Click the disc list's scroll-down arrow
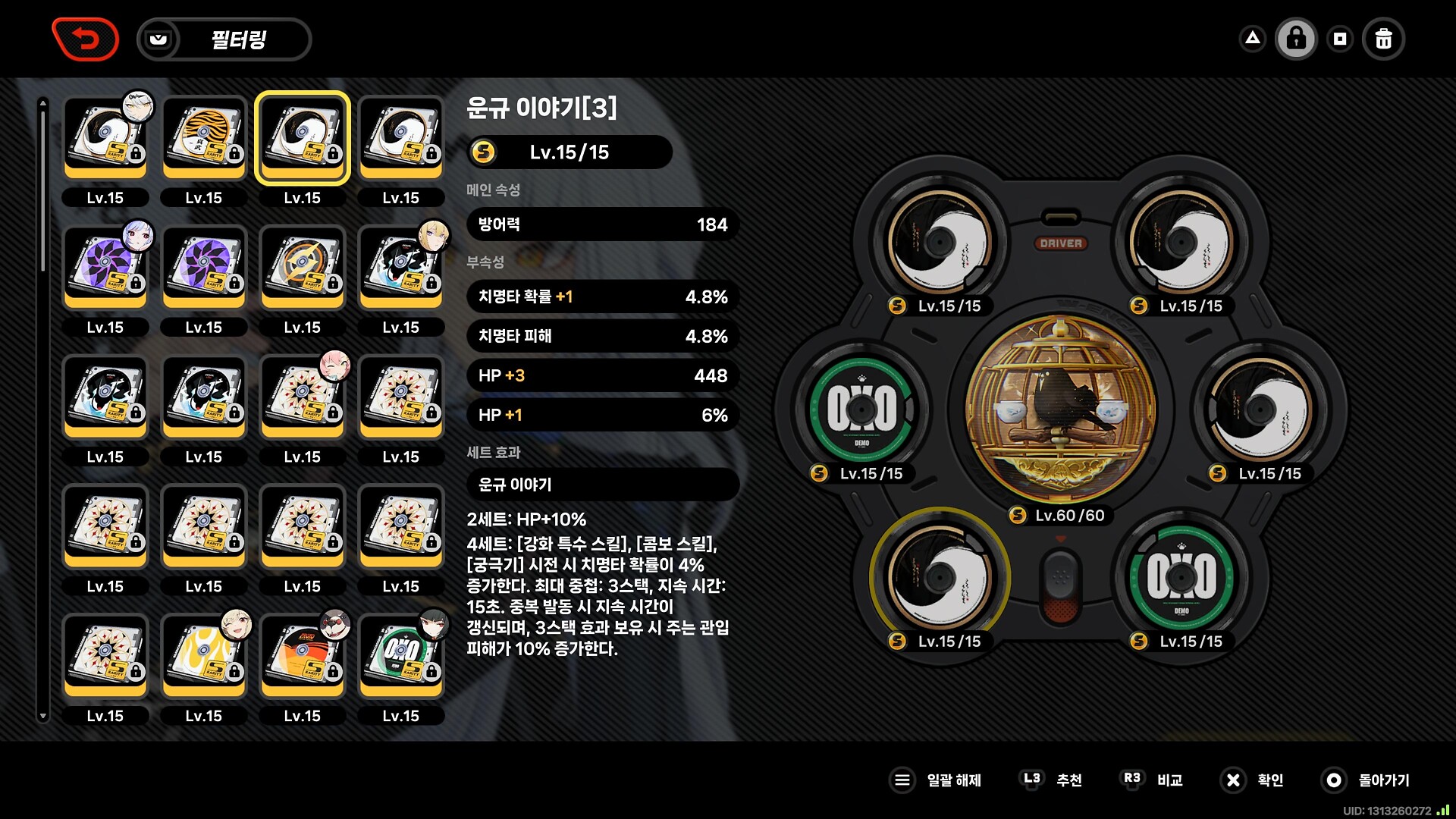Viewport: 1456px width, 819px height. [43, 716]
